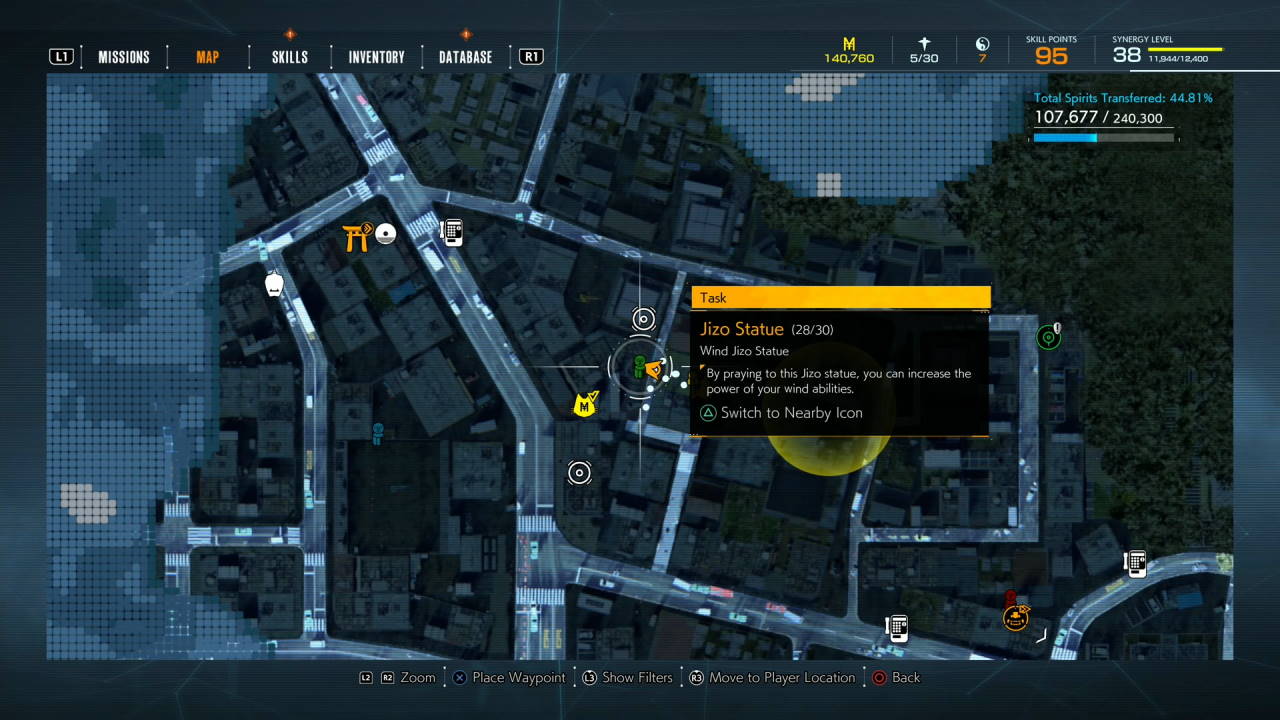Image resolution: width=1280 pixels, height=720 pixels.
Task: Click the blue spirit figure marker
Action: (378, 433)
